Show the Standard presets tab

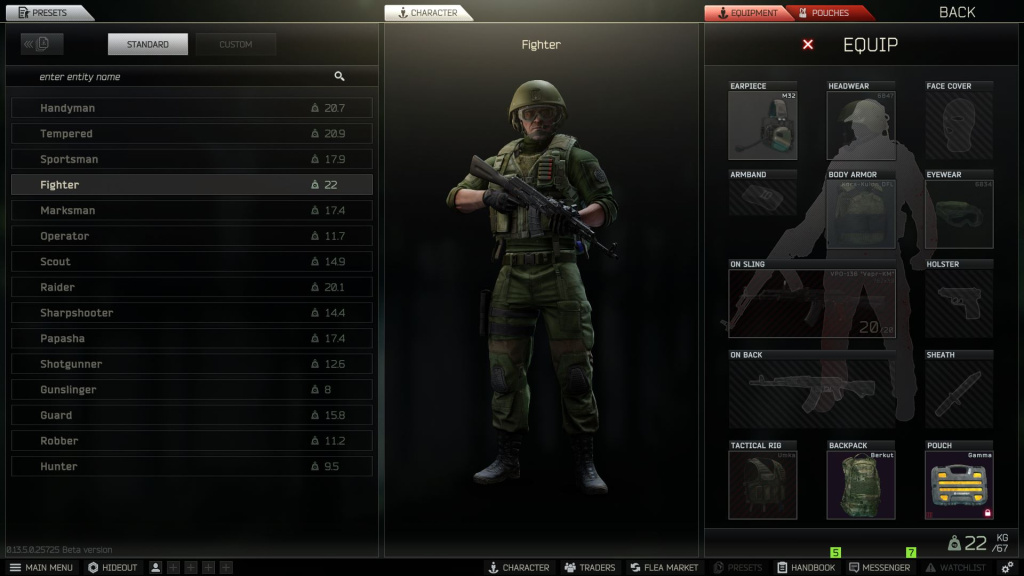point(148,45)
